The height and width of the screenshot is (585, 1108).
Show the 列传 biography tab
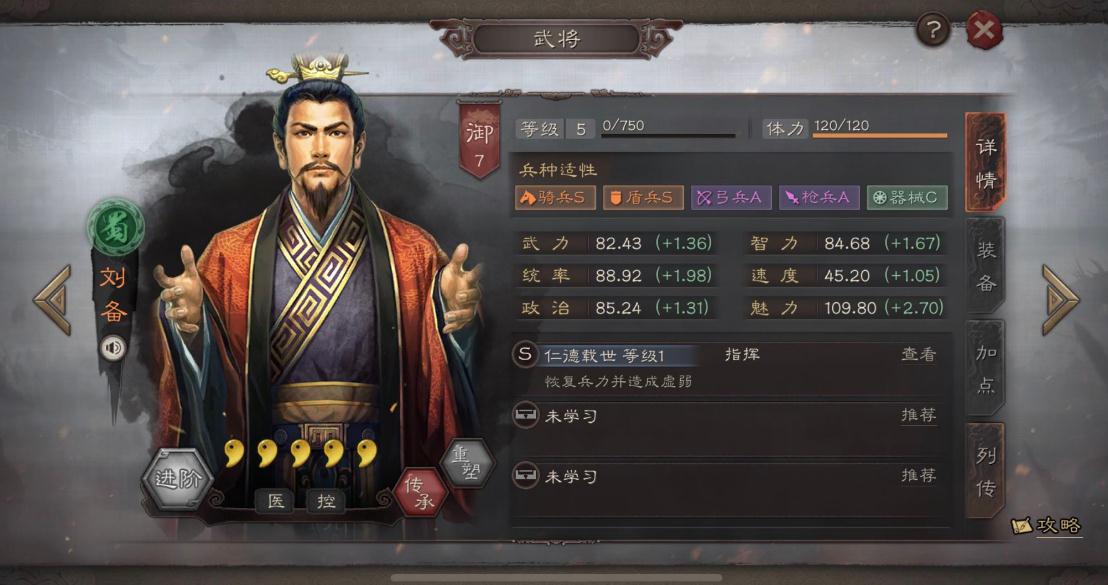[x=986, y=472]
